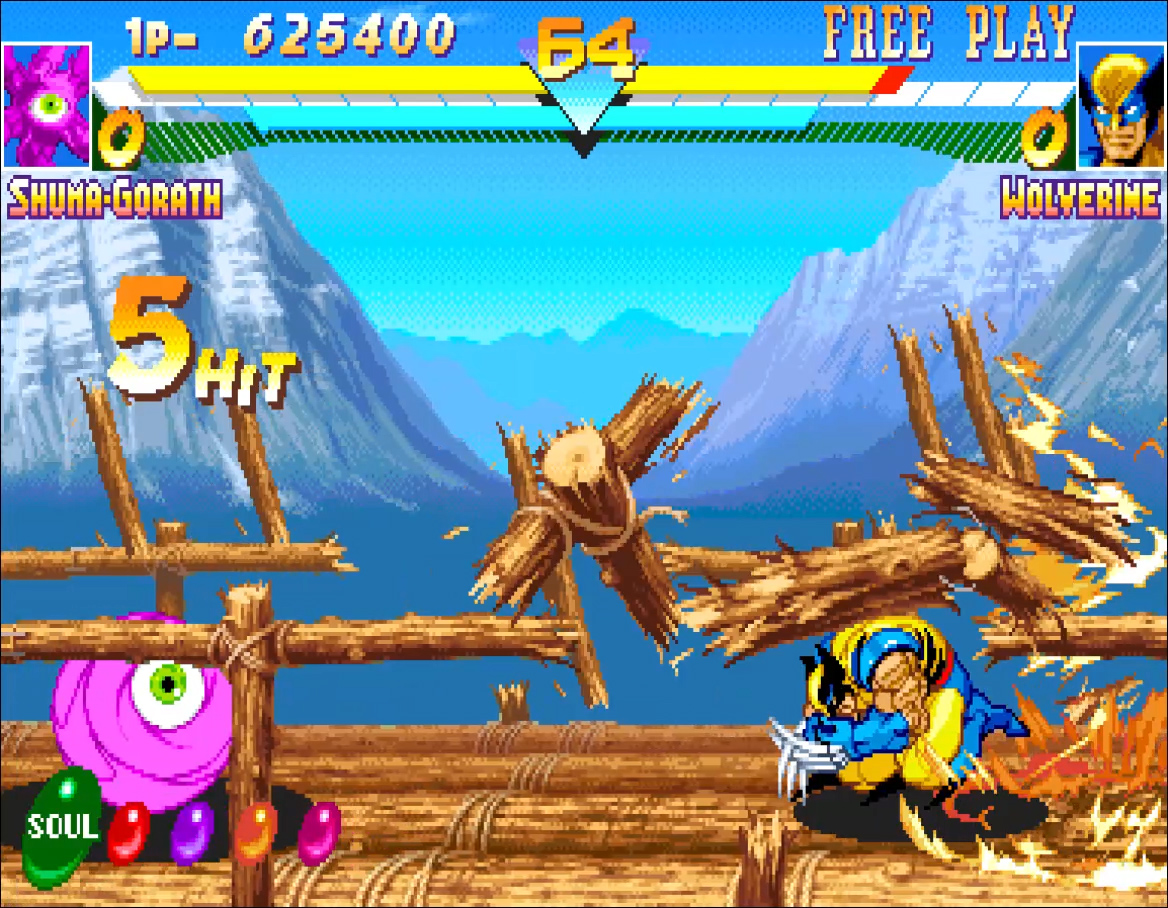This screenshot has width=1168, height=908.
Task: Choose the purple gem icon
Action: coord(193,831)
